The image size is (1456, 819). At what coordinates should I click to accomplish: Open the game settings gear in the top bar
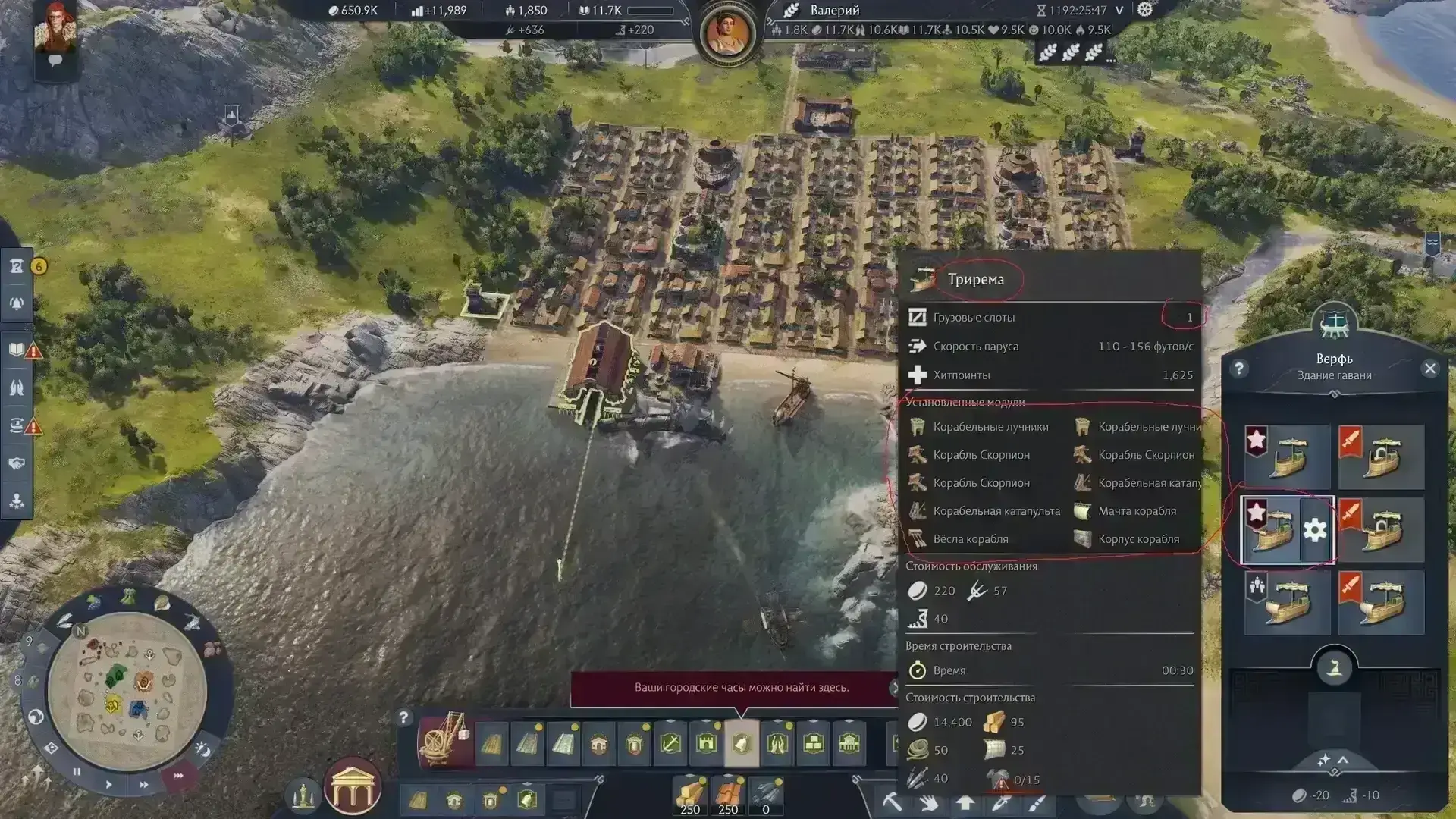(1145, 10)
